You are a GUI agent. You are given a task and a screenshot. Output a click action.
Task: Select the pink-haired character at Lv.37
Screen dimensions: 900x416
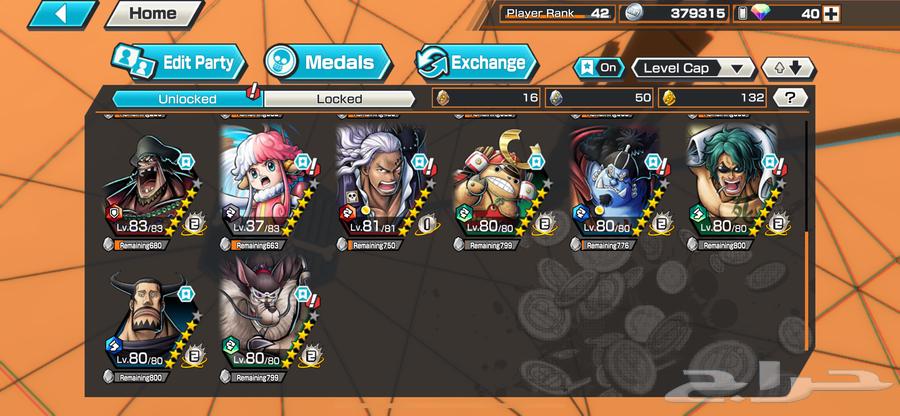click(266, 185)
